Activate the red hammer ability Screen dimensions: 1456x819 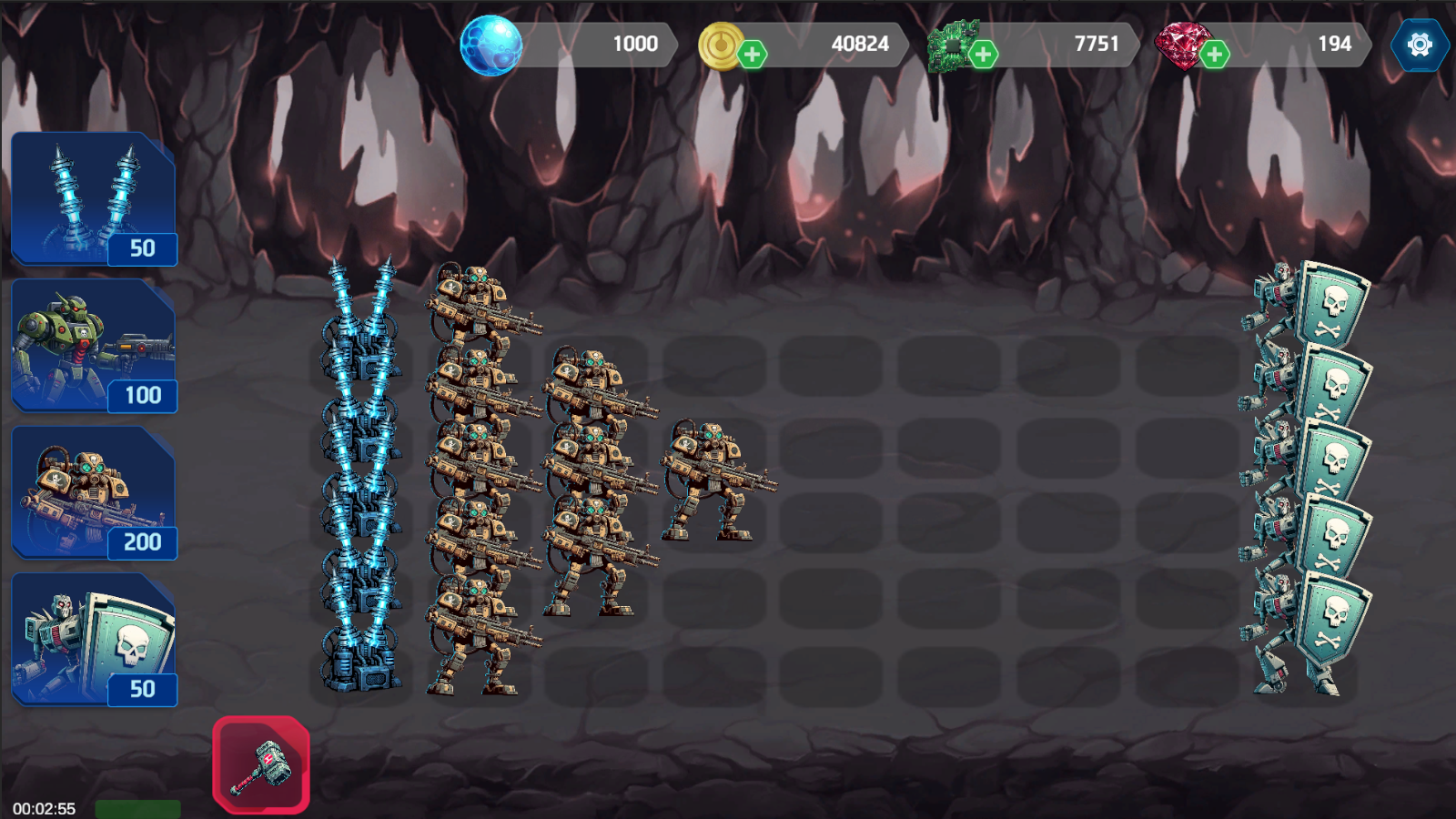[x=260, y=764]
